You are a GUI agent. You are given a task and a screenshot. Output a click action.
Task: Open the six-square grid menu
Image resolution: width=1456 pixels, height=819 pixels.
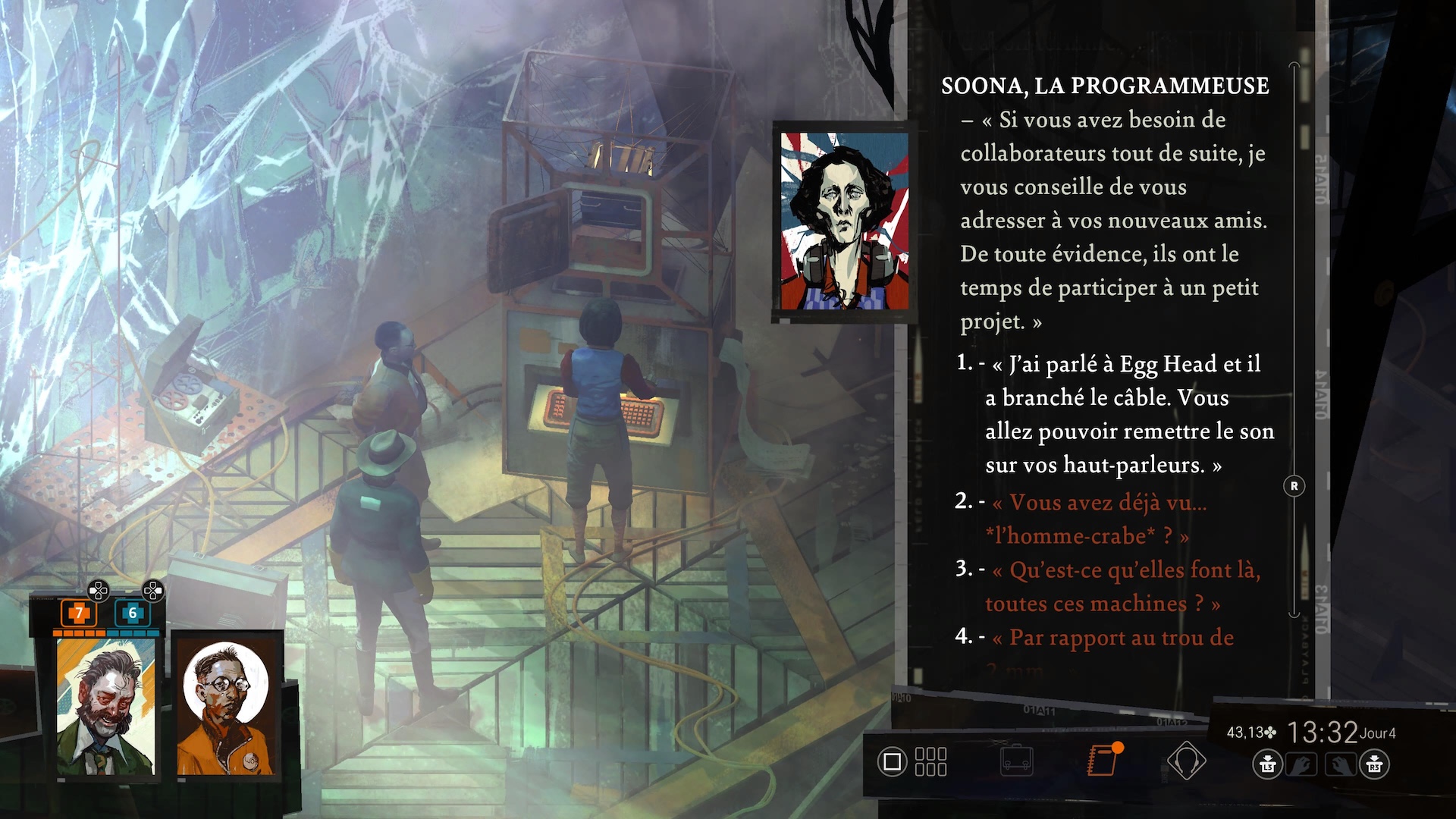point(930,761)
